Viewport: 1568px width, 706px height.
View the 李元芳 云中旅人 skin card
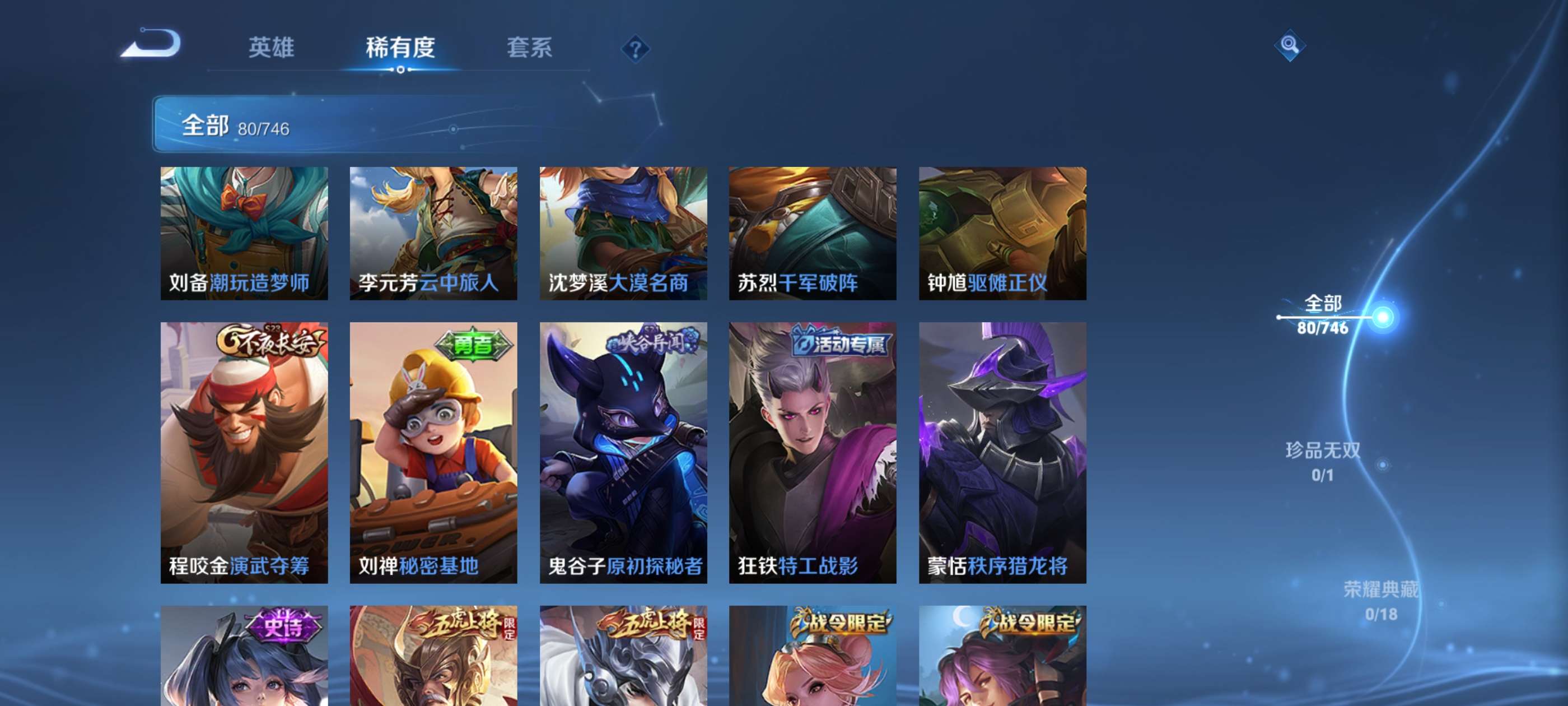[433, 233]
